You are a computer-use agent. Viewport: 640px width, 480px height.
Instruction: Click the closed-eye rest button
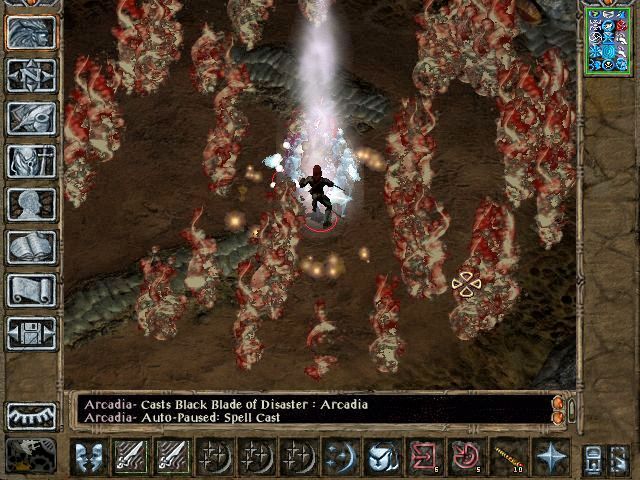pos(31,415)
